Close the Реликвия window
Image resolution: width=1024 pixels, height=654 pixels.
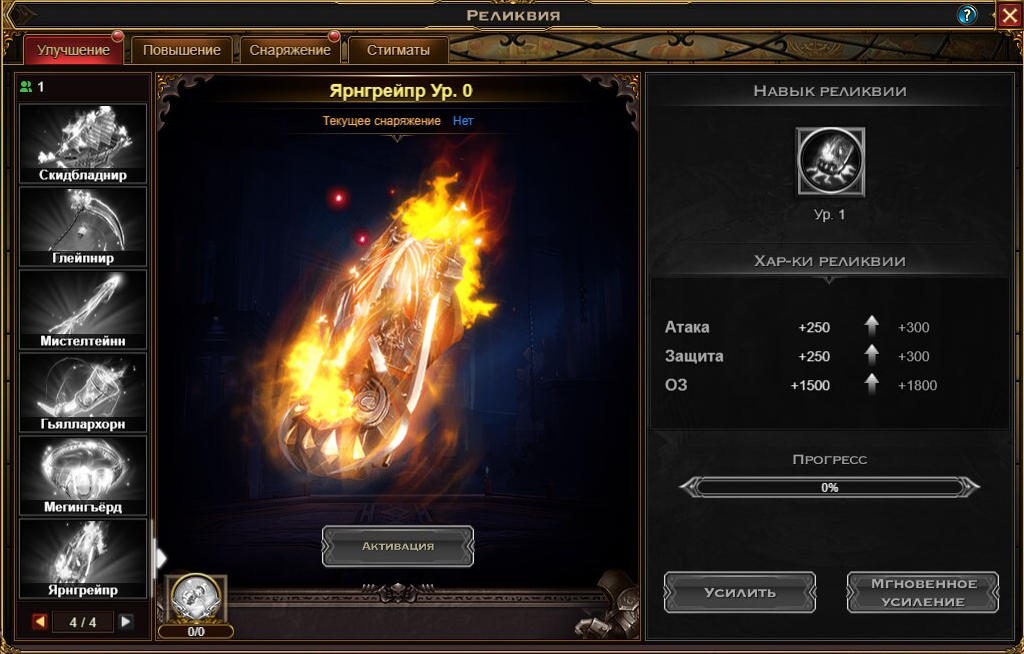tap(1008, 15)
